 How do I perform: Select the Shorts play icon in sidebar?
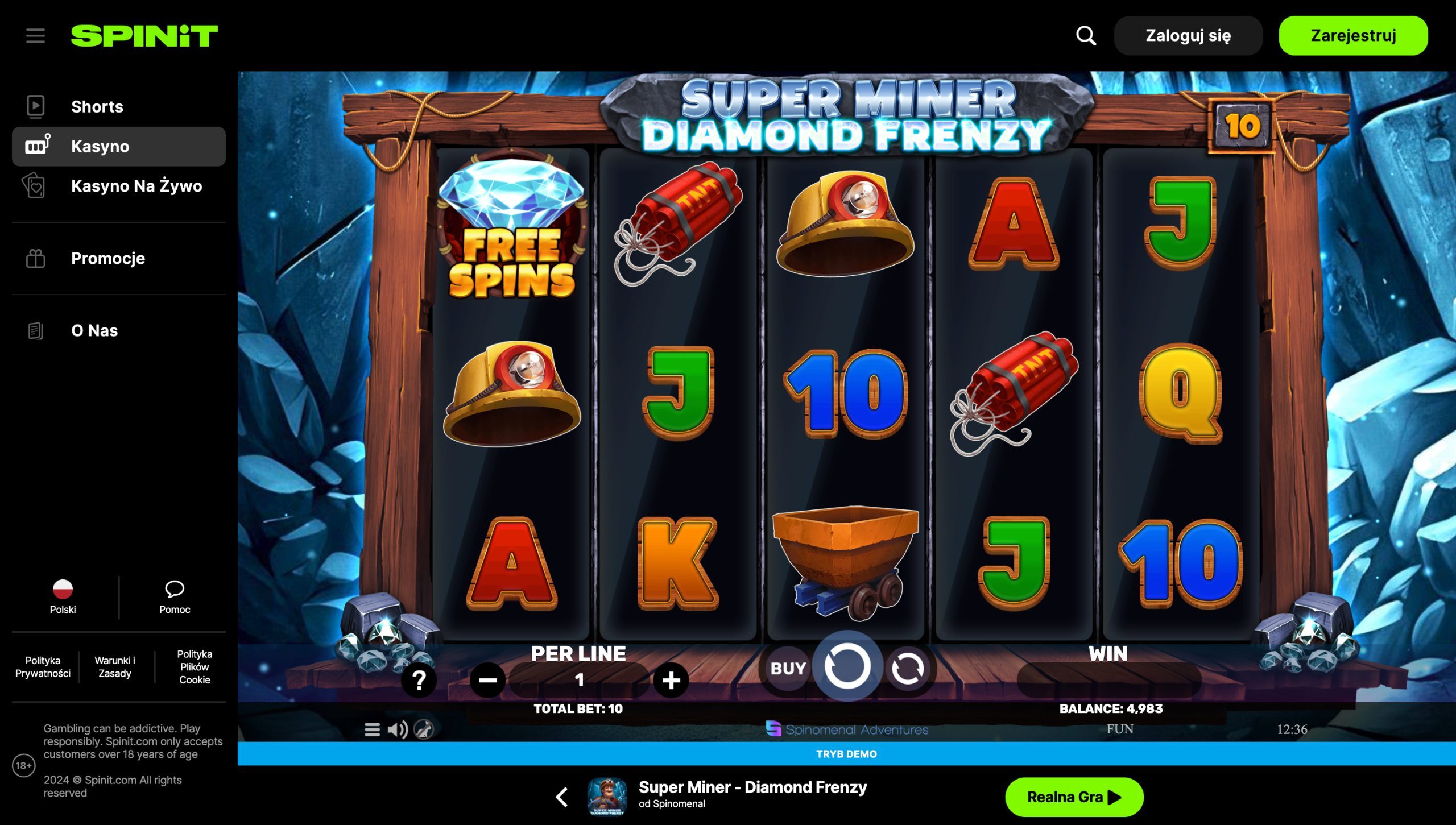[36, 106]
